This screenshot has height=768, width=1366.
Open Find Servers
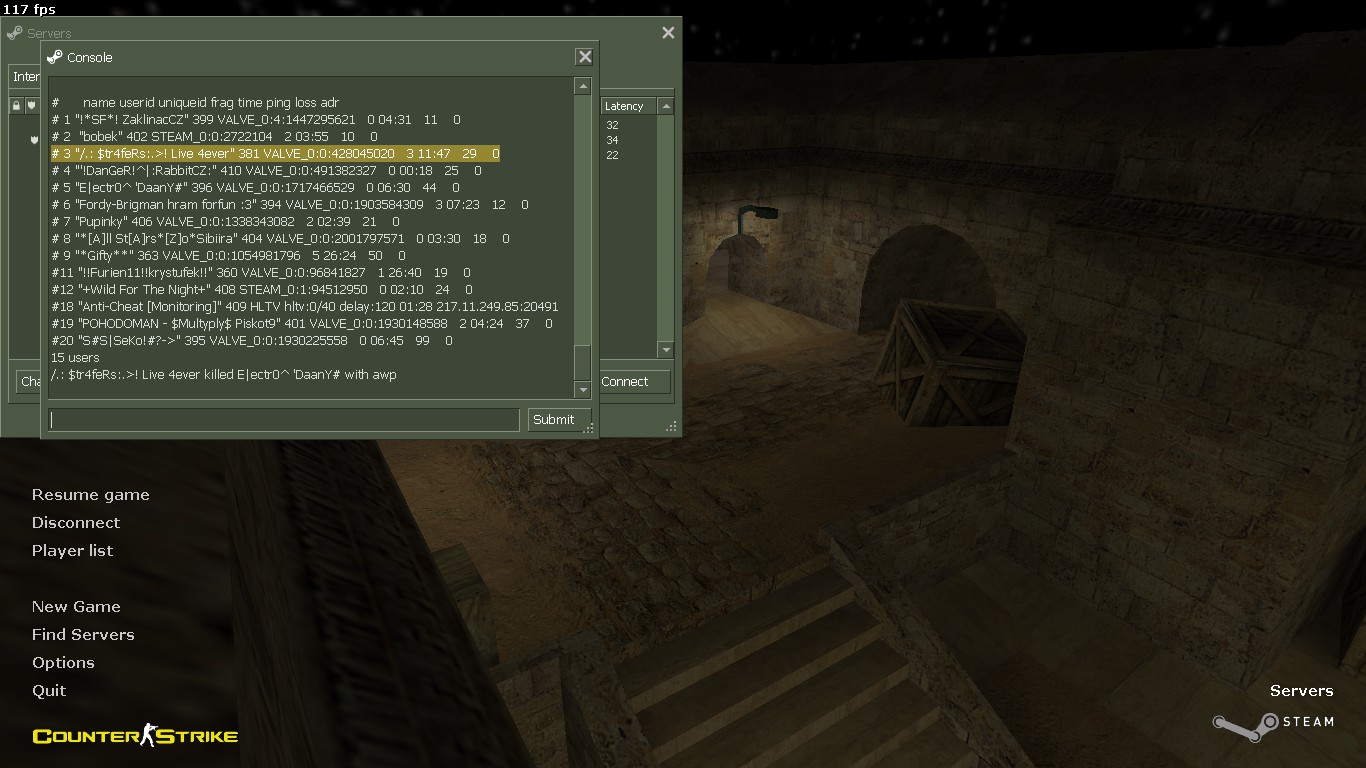[x=83, y=635]
